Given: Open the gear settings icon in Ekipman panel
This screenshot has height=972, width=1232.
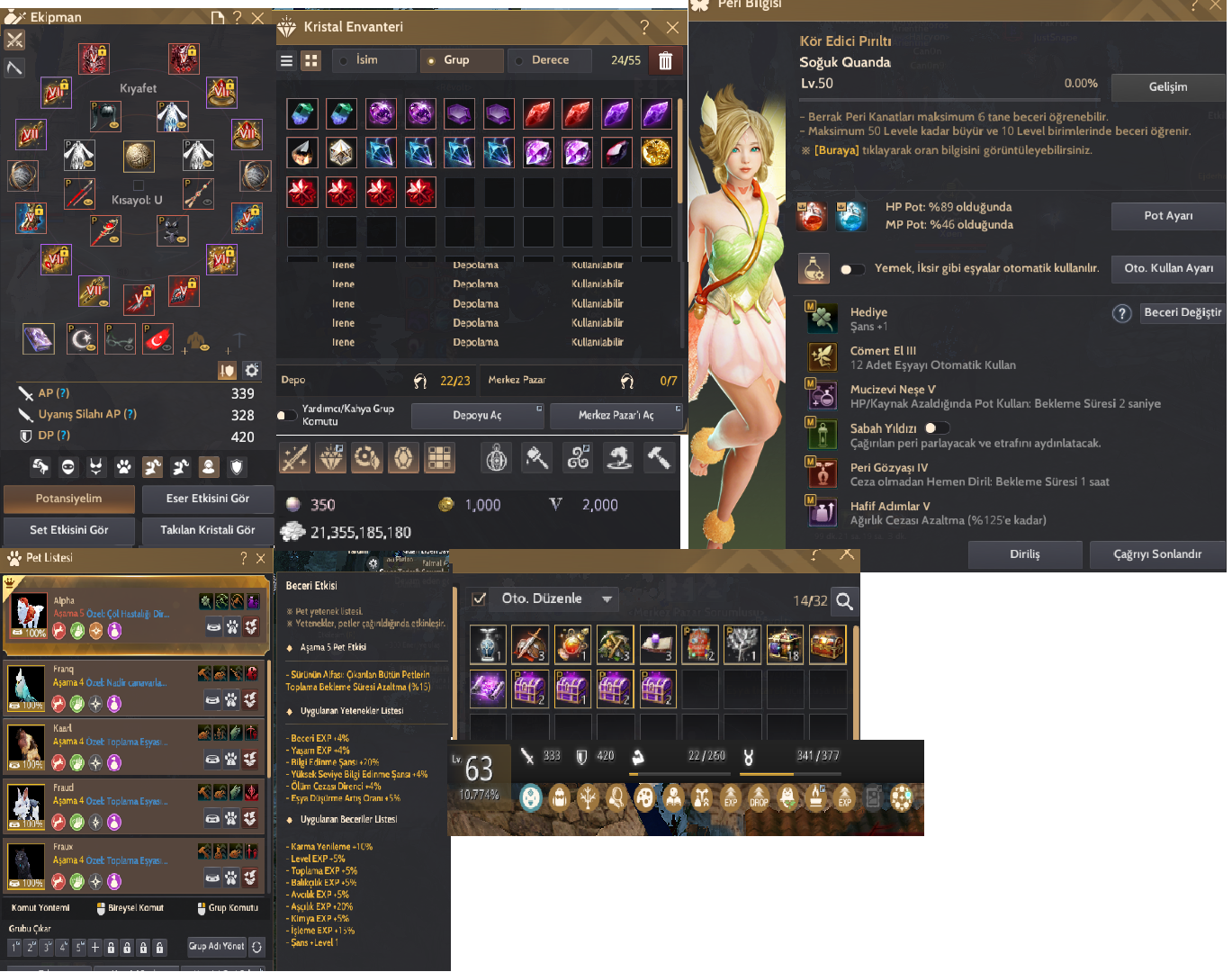Looking at the screenshot, I should click(x=251, y=370).
